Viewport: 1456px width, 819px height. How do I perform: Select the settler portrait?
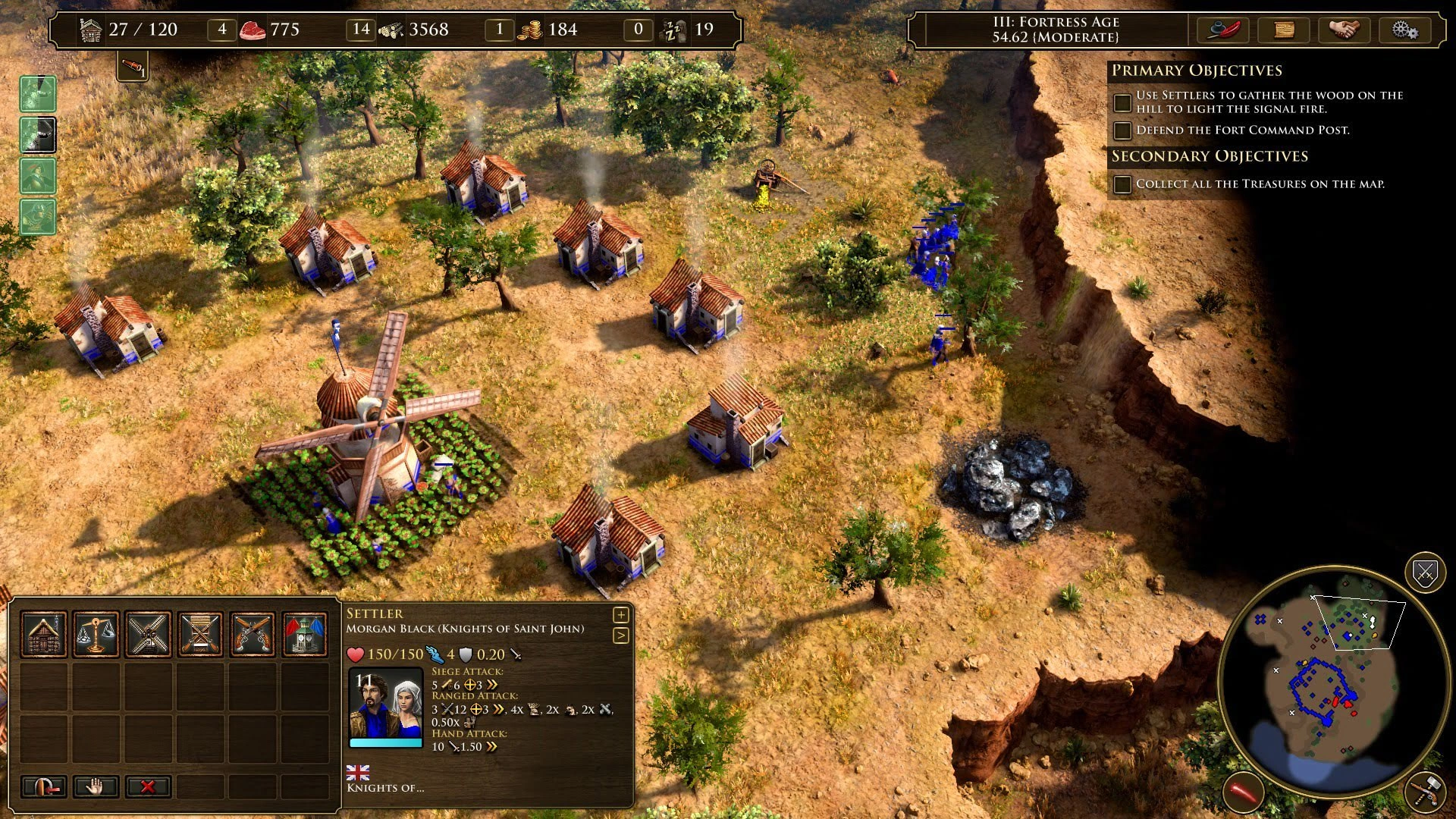385,705
